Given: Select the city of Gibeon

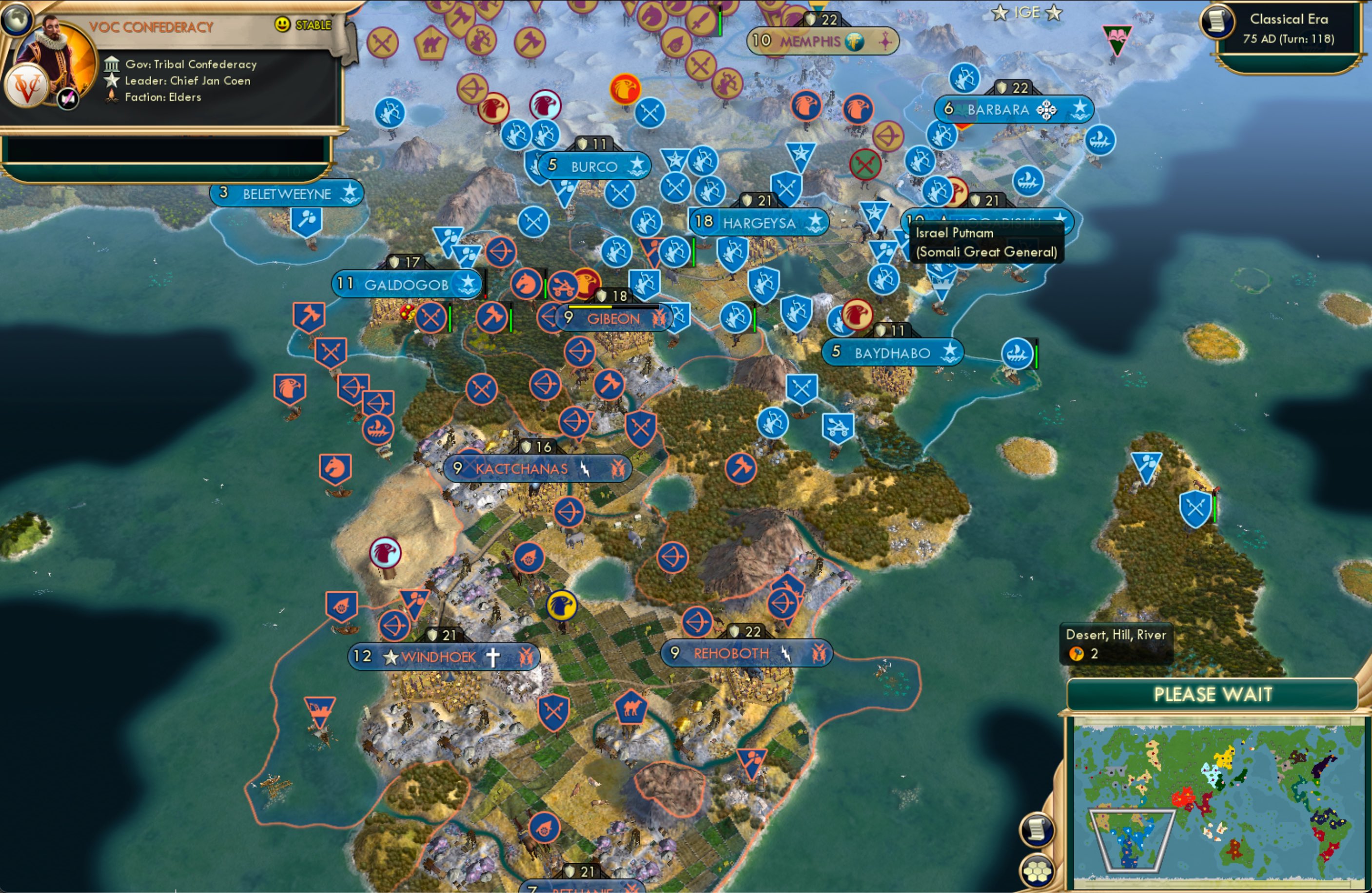Looking at the screenshot, I should 613,319.
